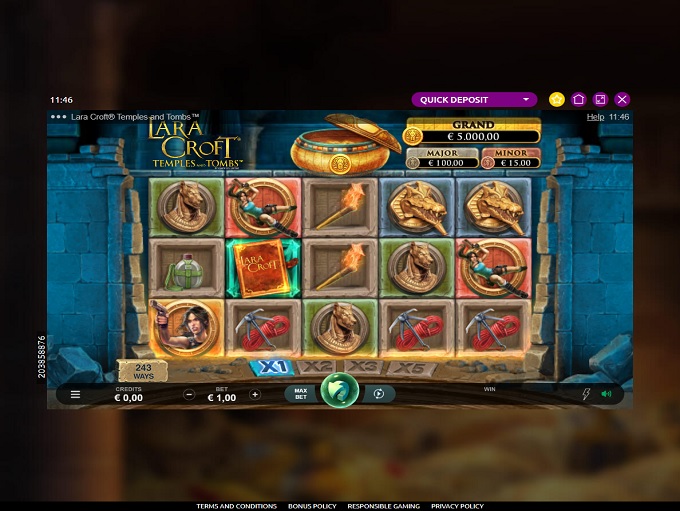Image resolution: width=680 pixels, height=511 pixels.
Task: Open Responsible Gaming link
Action: [x=384, y=506]
